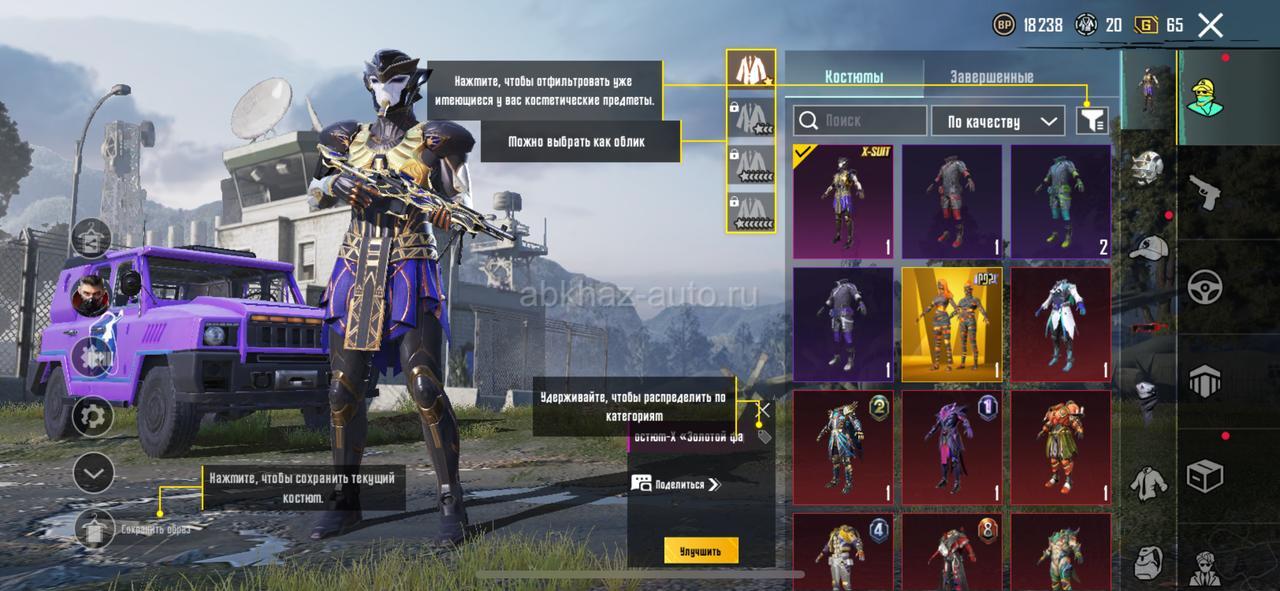This screenshot has width=1280, height=591.
Task: Open the box crates category
Action: point(1205,476)
